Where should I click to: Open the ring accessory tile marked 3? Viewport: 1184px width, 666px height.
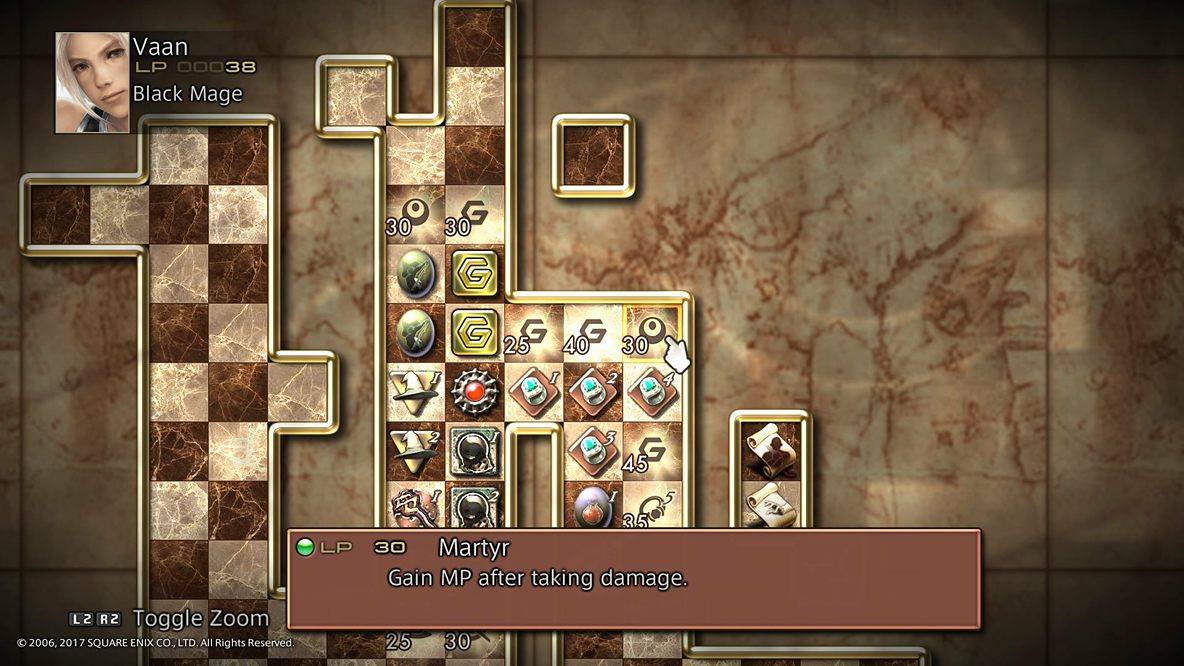[x=592, y=451]
